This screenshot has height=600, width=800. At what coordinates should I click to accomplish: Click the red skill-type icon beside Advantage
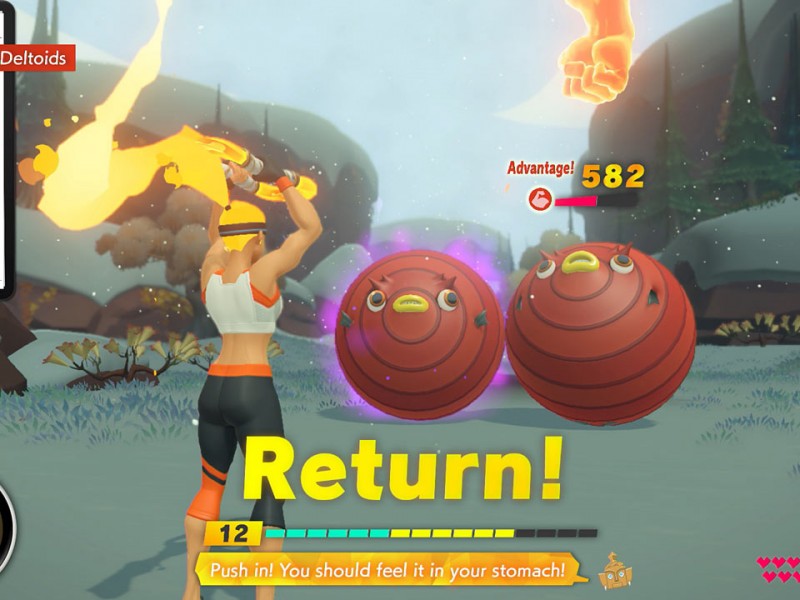coord(540,200)
